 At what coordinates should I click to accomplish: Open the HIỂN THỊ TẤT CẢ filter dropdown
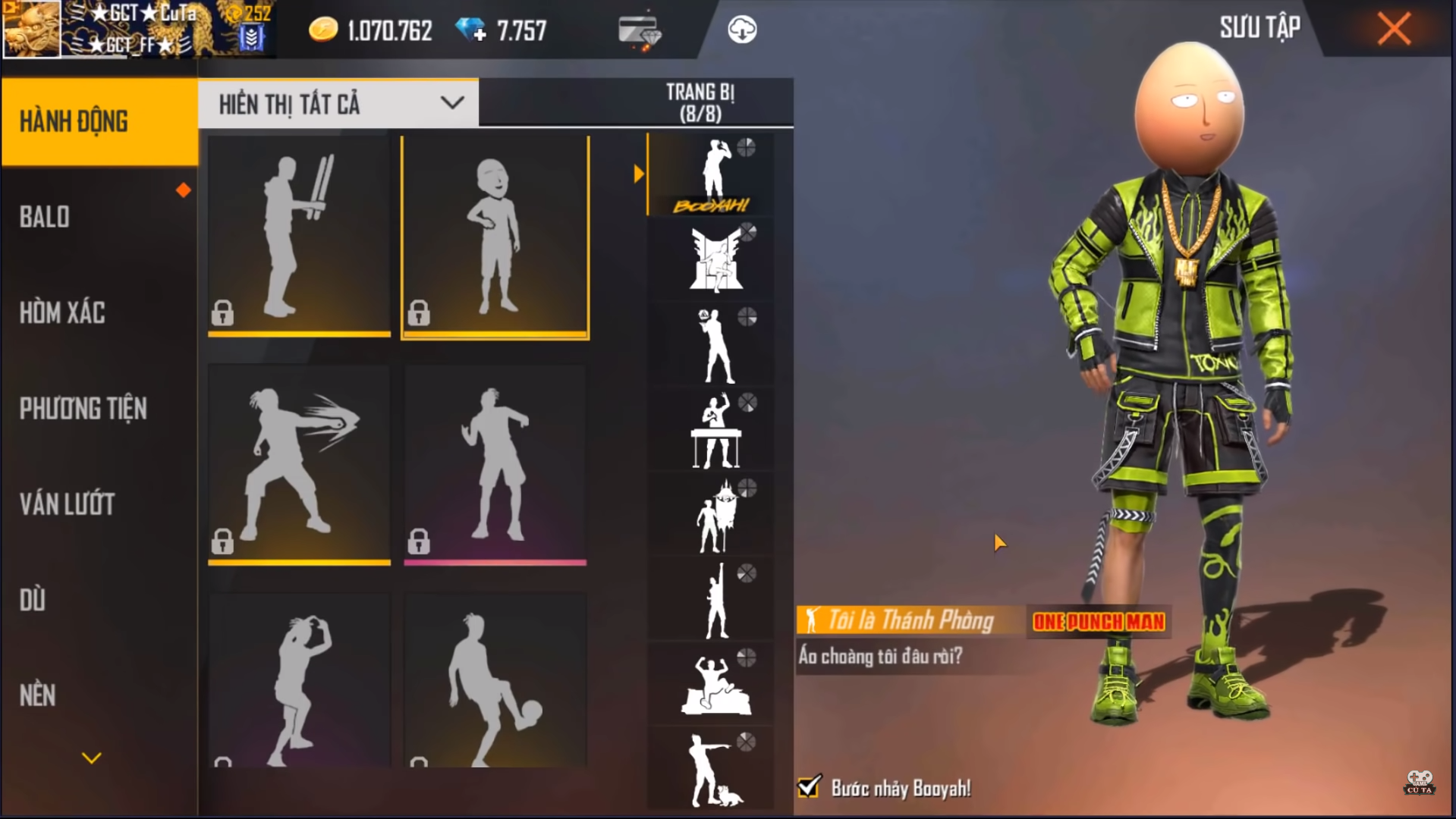[x=336, y=103]
